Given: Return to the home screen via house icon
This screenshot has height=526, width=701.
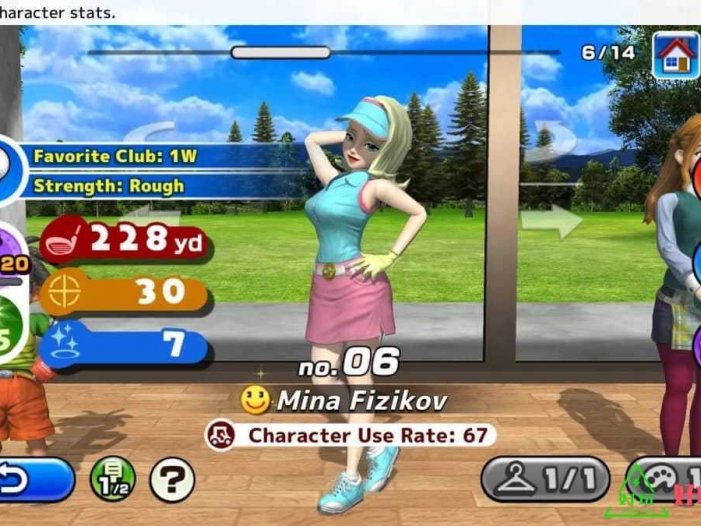Looking at the screenshot, I should pos(675,53).
